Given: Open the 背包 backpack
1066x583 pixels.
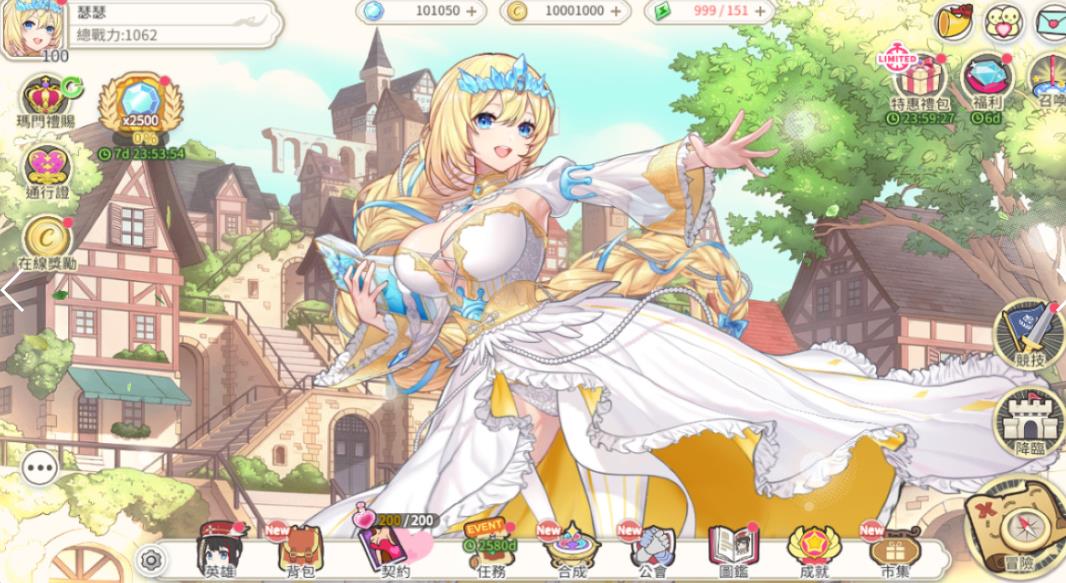Looking at the screenshot, I should [299, 549].
